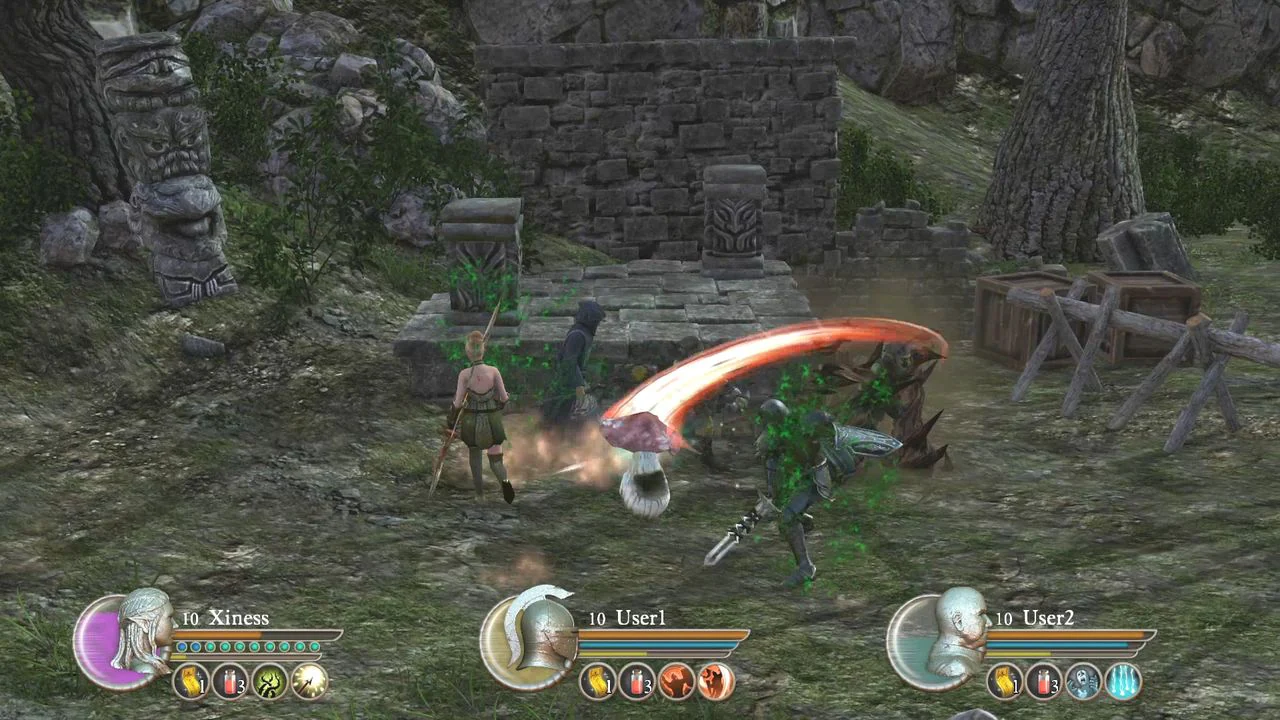Drink User2's red health potion
The height and width of the screenshot is (720, 1280).
[1044, 682]
